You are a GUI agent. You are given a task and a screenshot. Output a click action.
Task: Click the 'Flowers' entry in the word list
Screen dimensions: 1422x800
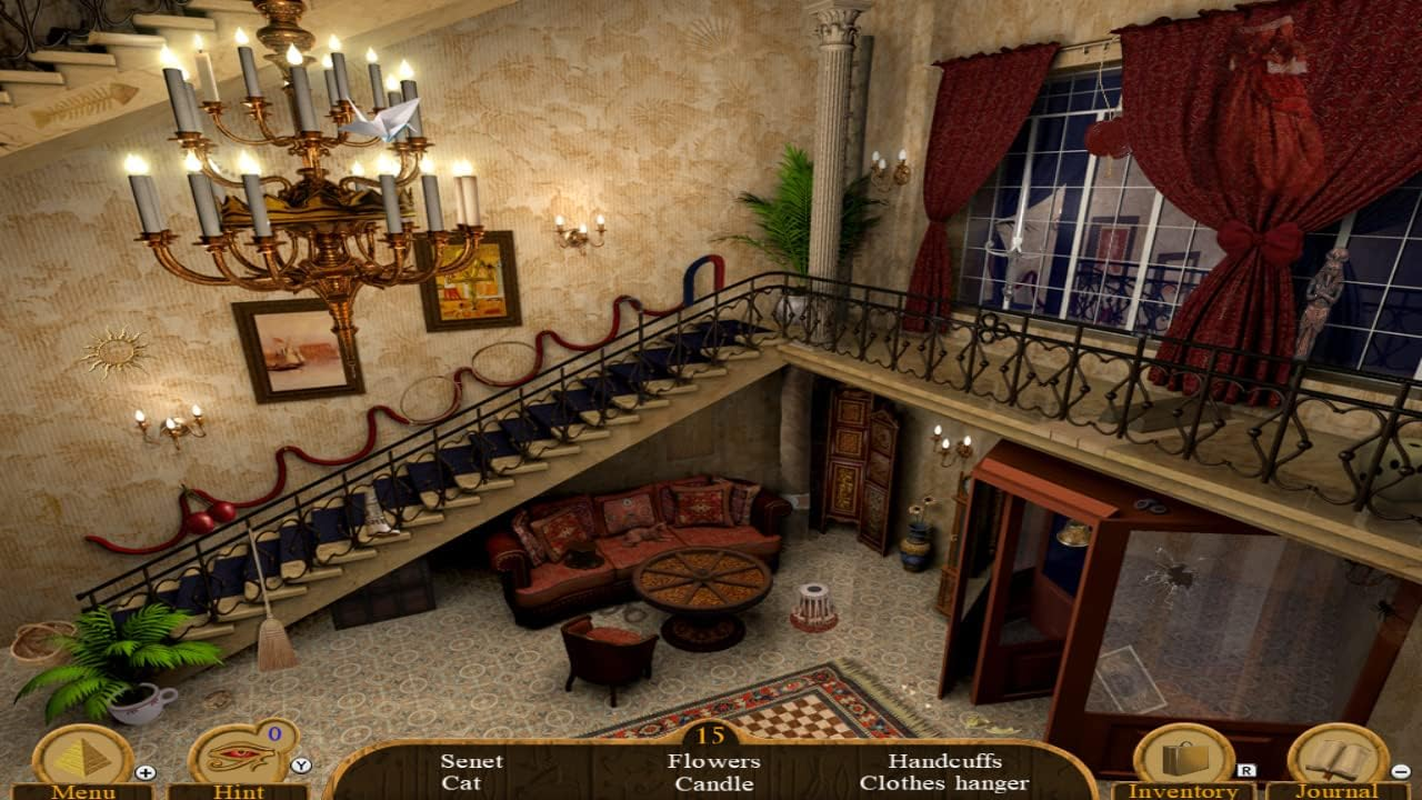click(x=713, y=760)
